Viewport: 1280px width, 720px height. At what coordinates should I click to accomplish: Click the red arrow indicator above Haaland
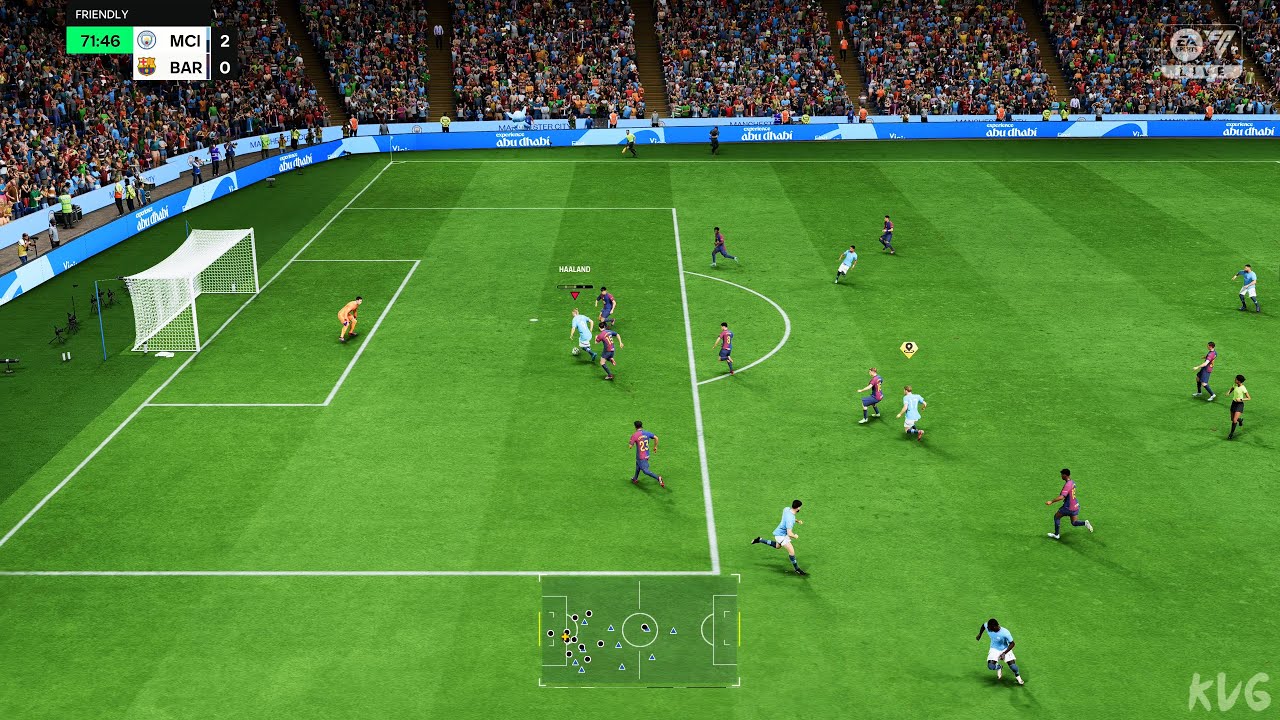[x=576, y=296]
